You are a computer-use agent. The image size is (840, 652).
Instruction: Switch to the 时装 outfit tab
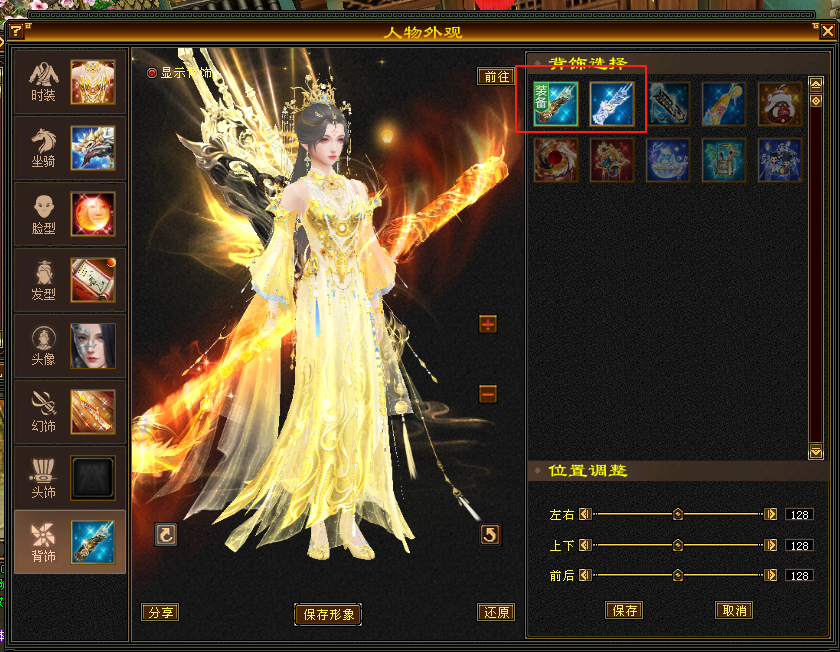(69, 82)
